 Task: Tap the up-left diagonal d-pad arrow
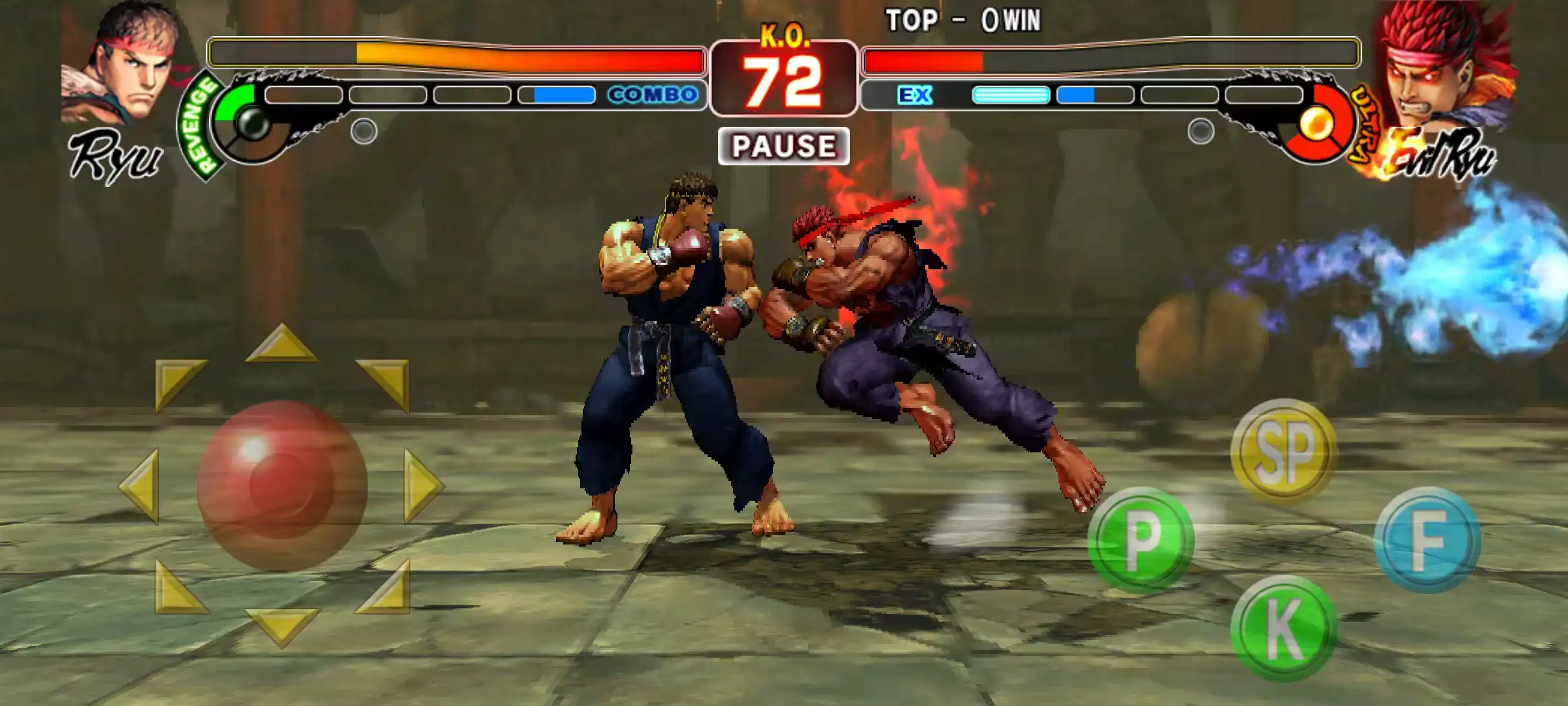click(x=175, y=381)
